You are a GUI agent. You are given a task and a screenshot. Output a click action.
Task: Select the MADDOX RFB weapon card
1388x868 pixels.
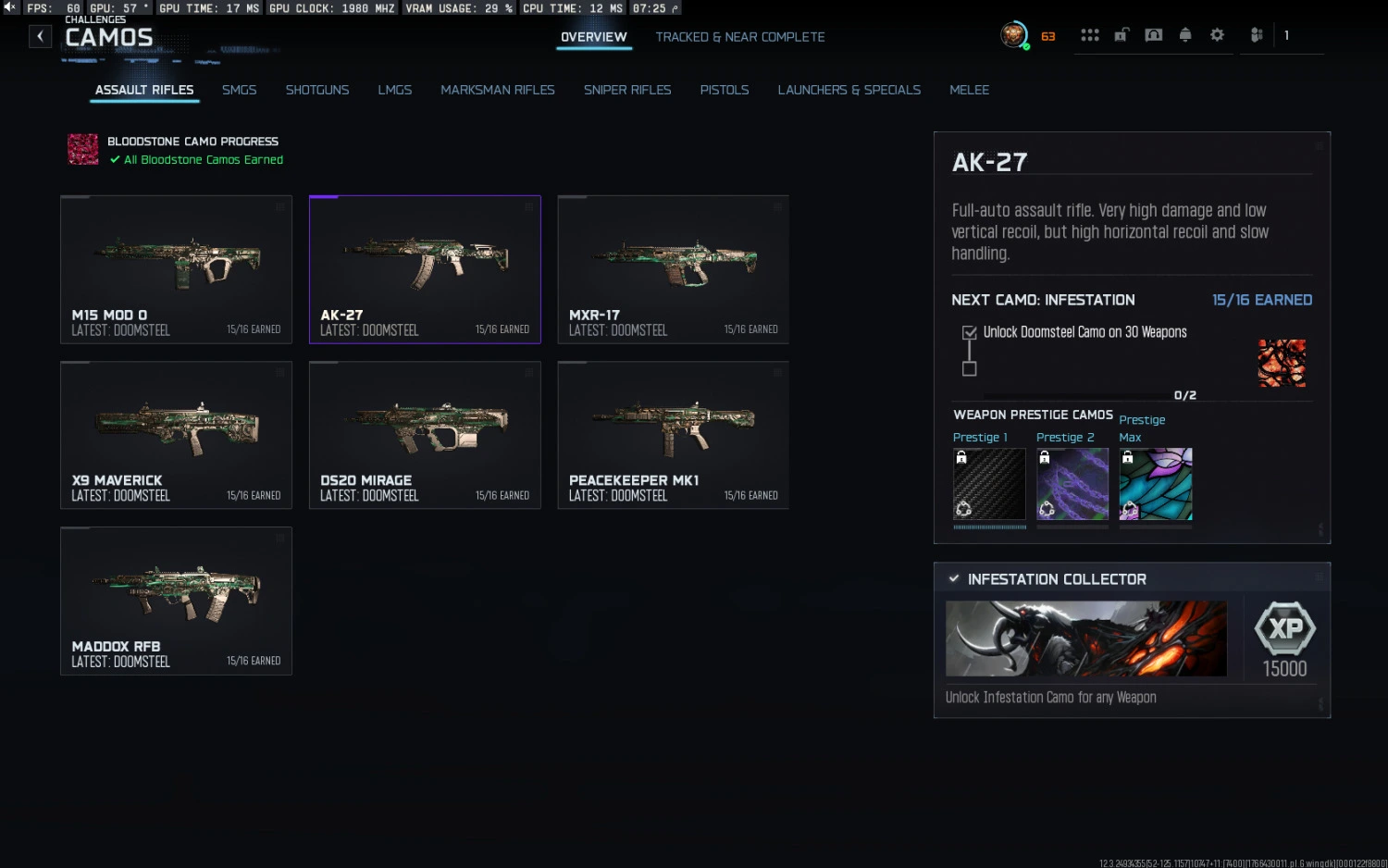click(176, 601)
